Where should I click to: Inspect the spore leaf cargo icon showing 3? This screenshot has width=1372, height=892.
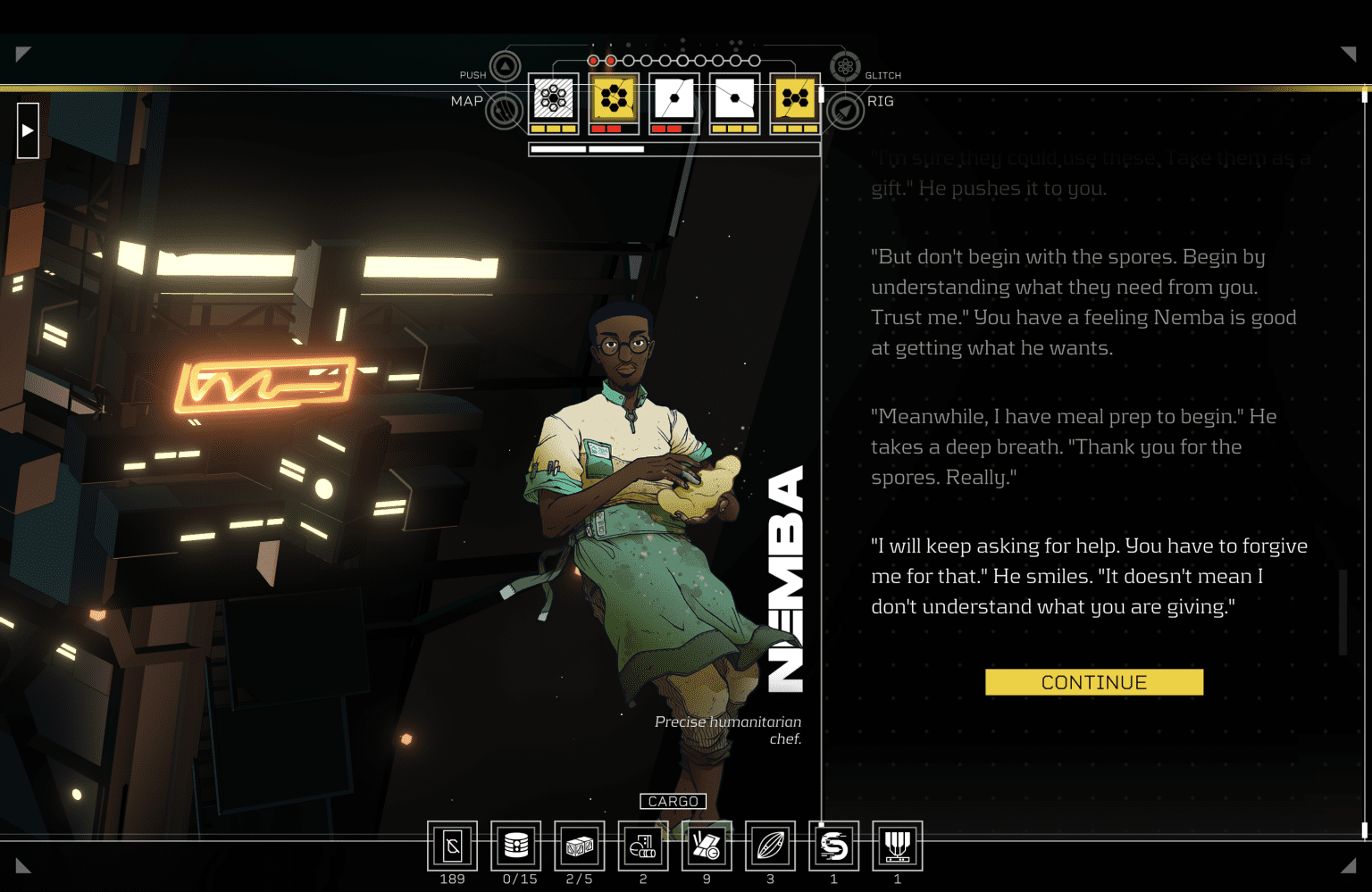tap(770, 846)
